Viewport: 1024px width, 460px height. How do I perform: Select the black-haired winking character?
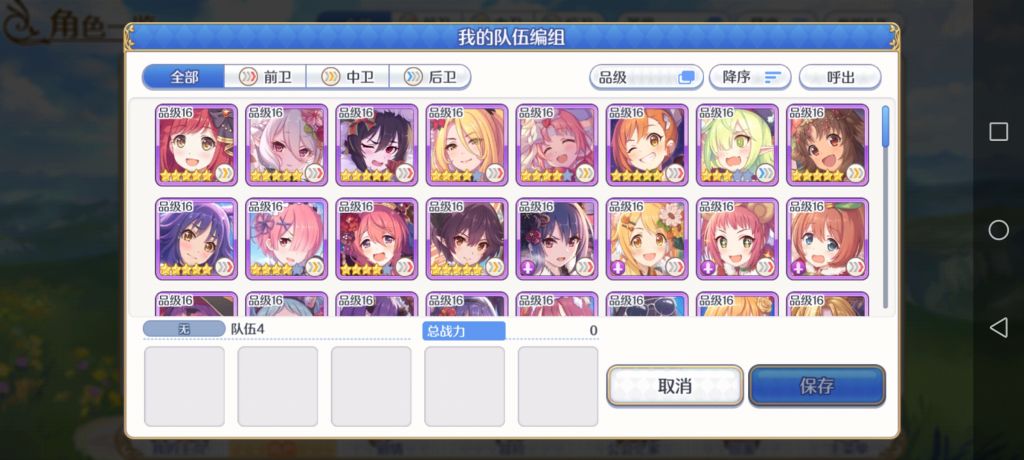pos(377,145)
